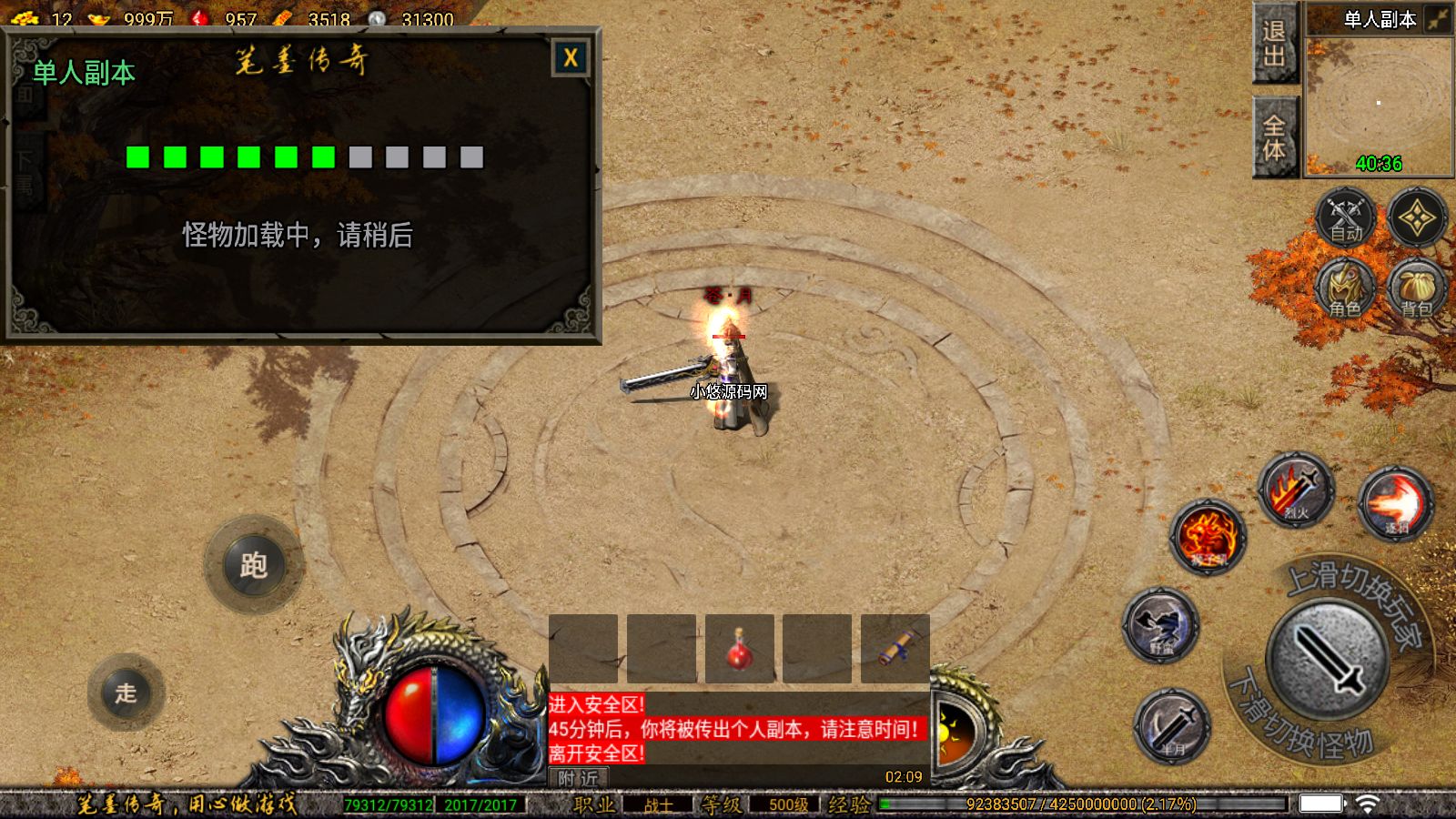Tap the 跑 run button

[x=254, y=565]
